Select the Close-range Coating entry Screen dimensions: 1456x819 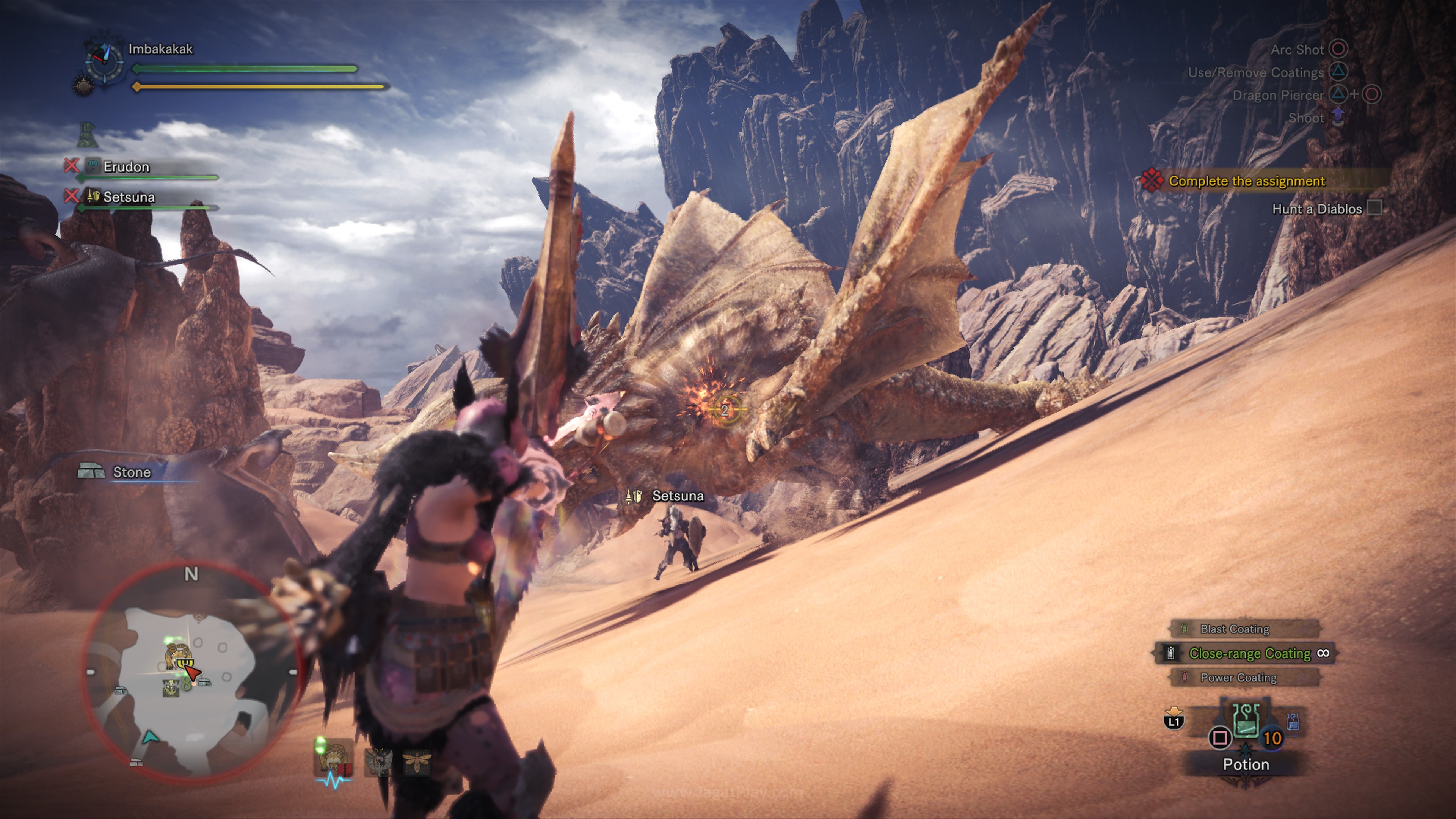click(x=1249, y=653)
